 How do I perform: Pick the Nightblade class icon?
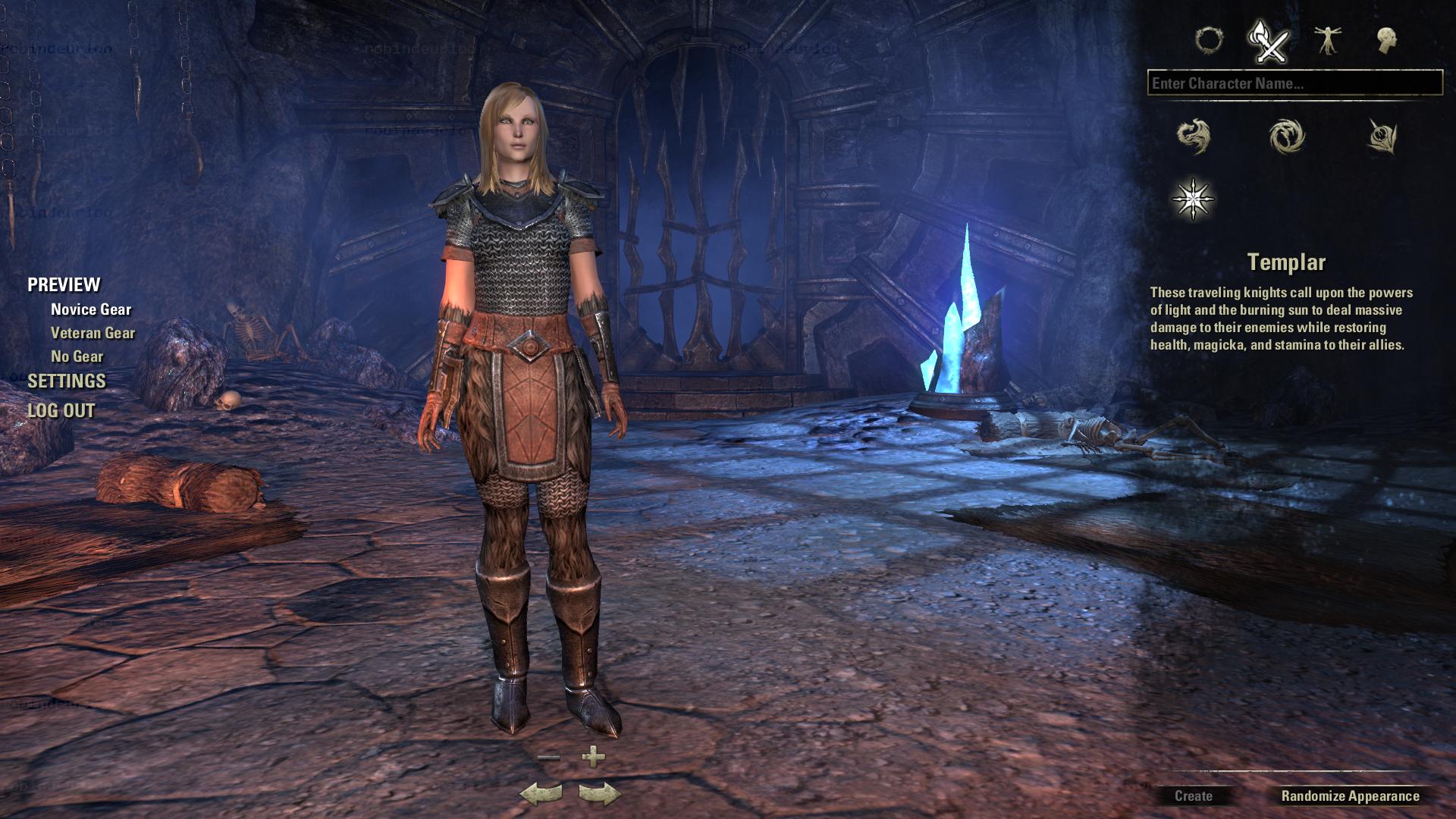[x=1382, y=136]
